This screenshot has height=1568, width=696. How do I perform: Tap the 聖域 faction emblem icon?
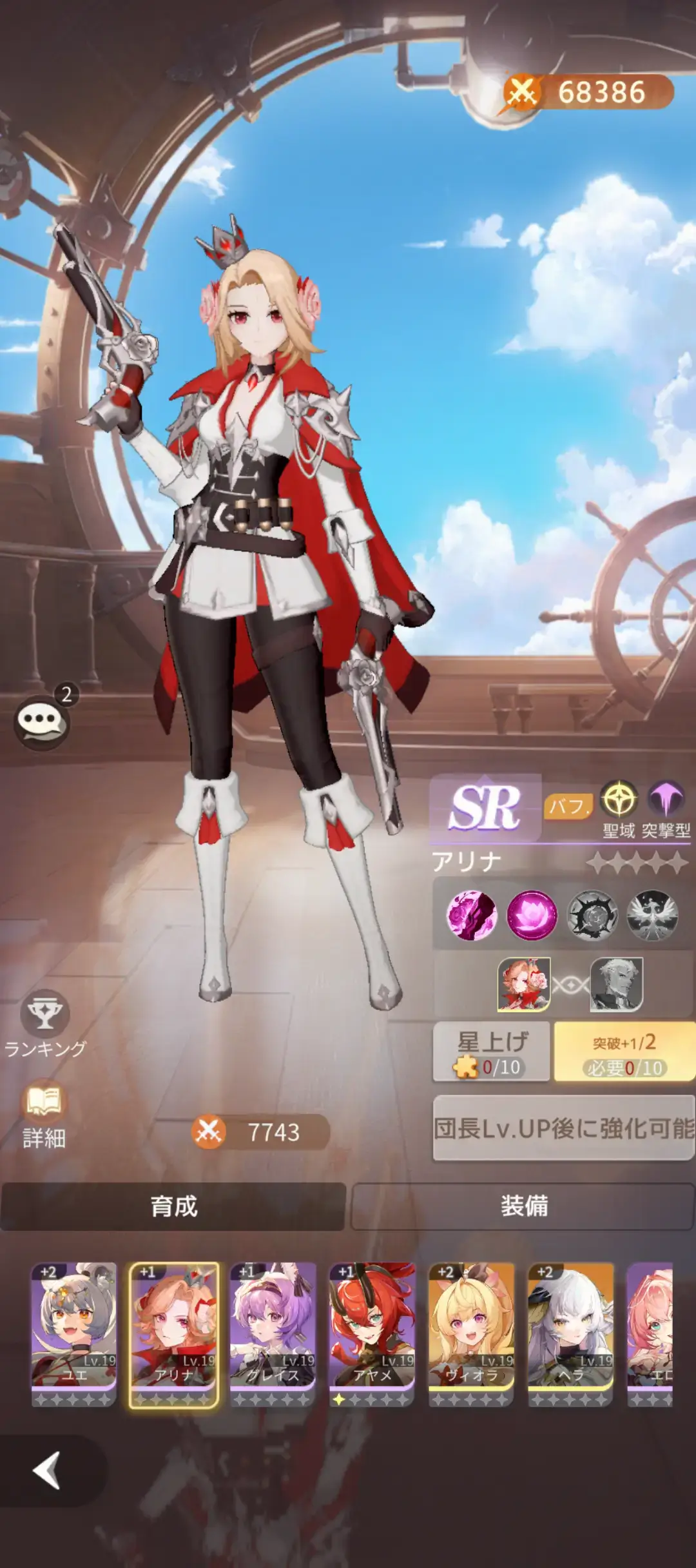click(x=619, y=800)
